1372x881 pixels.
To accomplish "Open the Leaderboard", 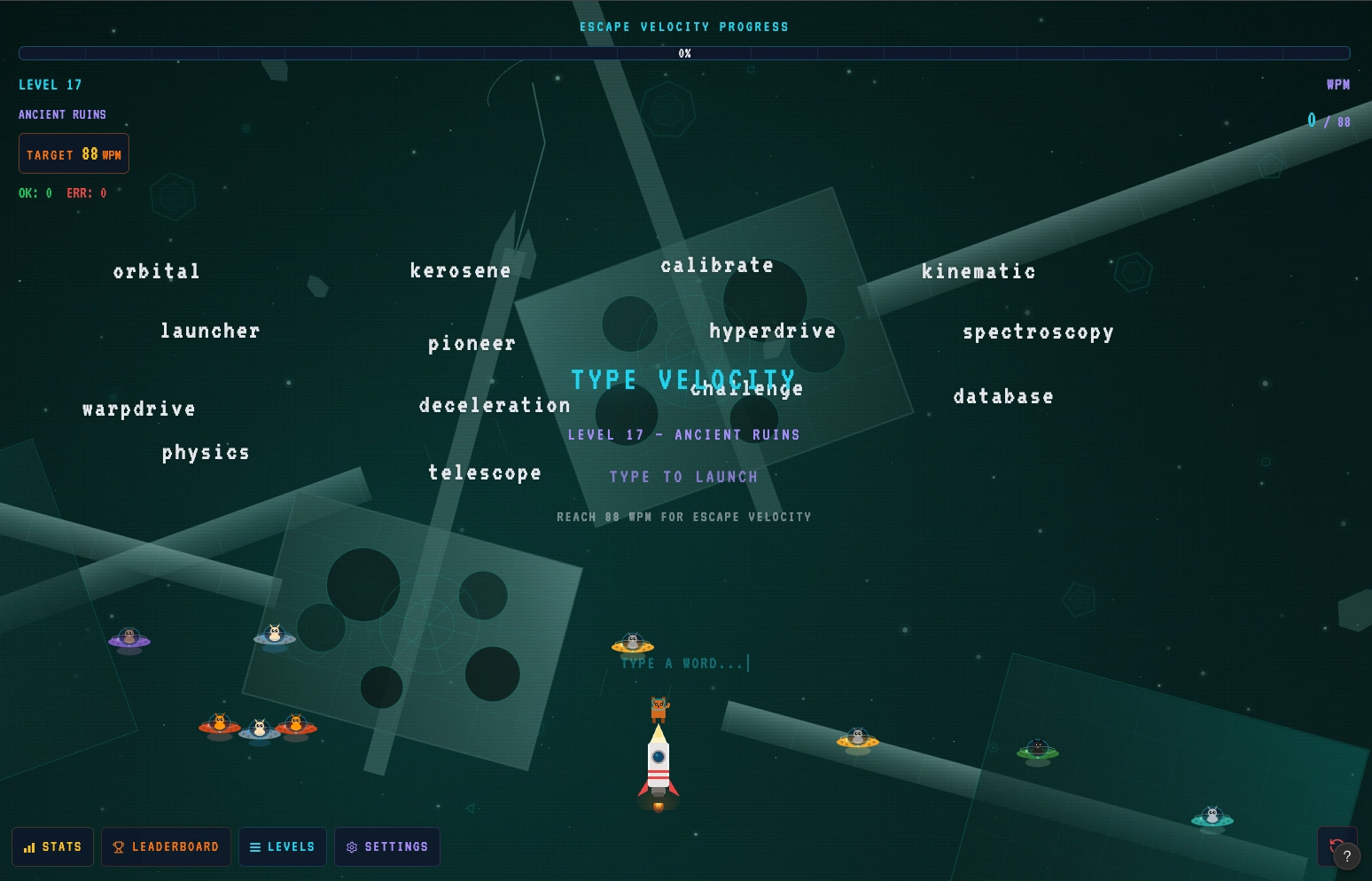I will [x=166, y=846].
